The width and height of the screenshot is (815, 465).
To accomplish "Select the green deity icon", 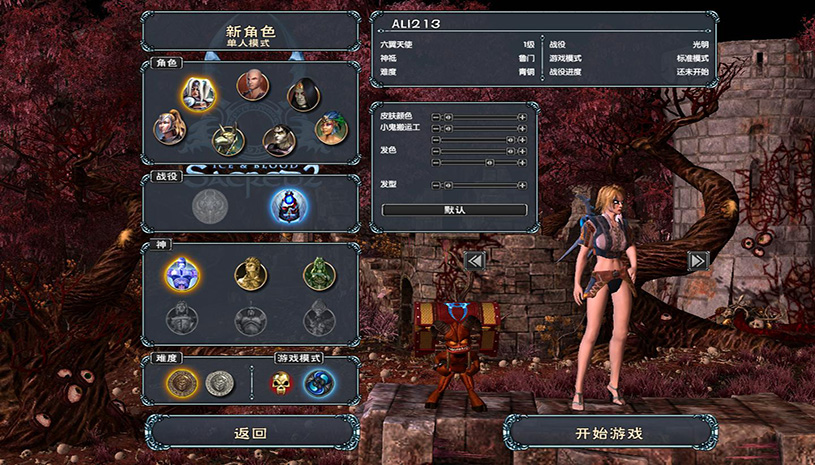I will pyautogui.click(x=319, y=273).
